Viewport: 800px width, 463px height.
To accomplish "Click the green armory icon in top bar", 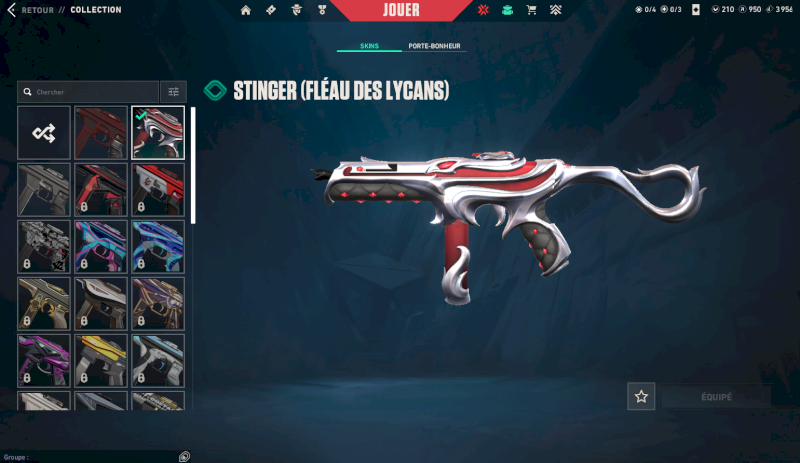I will [x=508, y=10].
